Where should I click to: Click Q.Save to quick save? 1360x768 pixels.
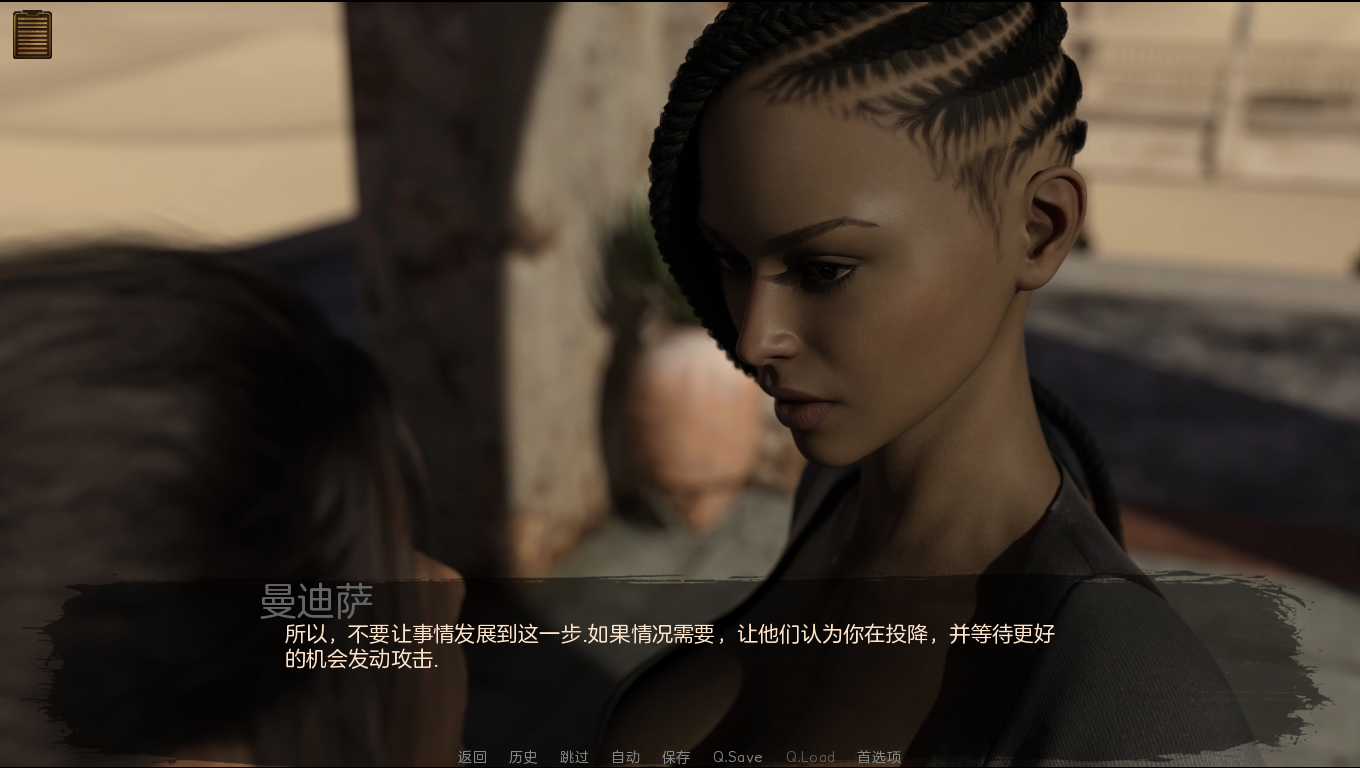pyautogui.click(x=737, y=757)
